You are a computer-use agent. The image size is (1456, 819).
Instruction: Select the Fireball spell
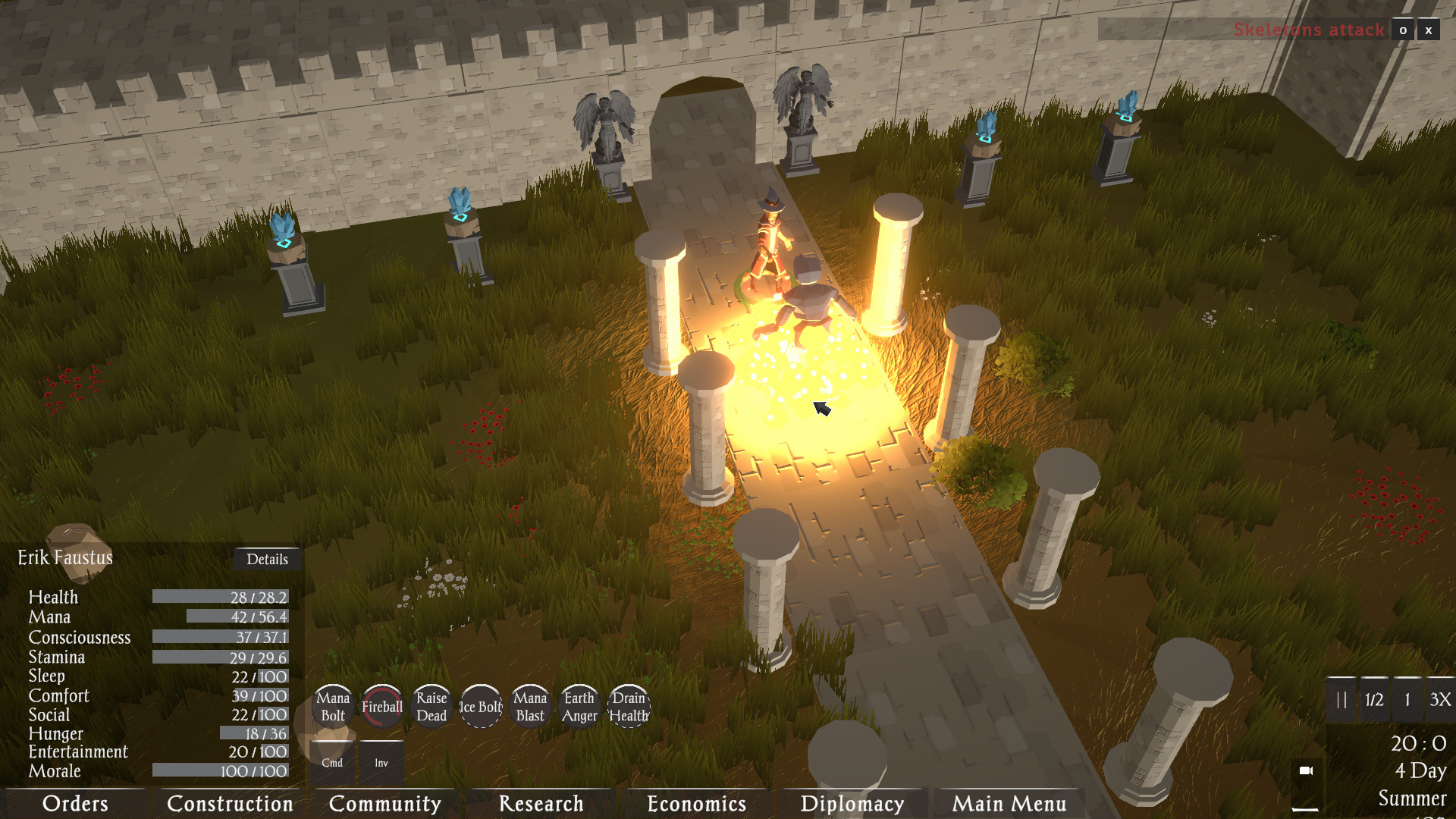pyautogui.click(x=381, y=706)
